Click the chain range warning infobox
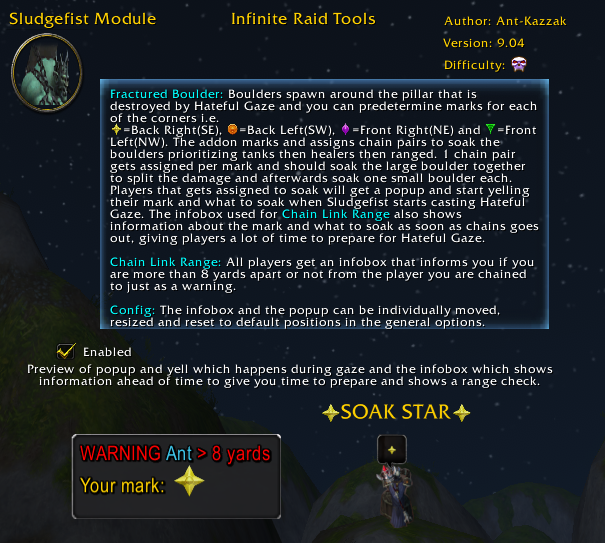The width and height of the screenshot is (605, 543). coord(176,475)
